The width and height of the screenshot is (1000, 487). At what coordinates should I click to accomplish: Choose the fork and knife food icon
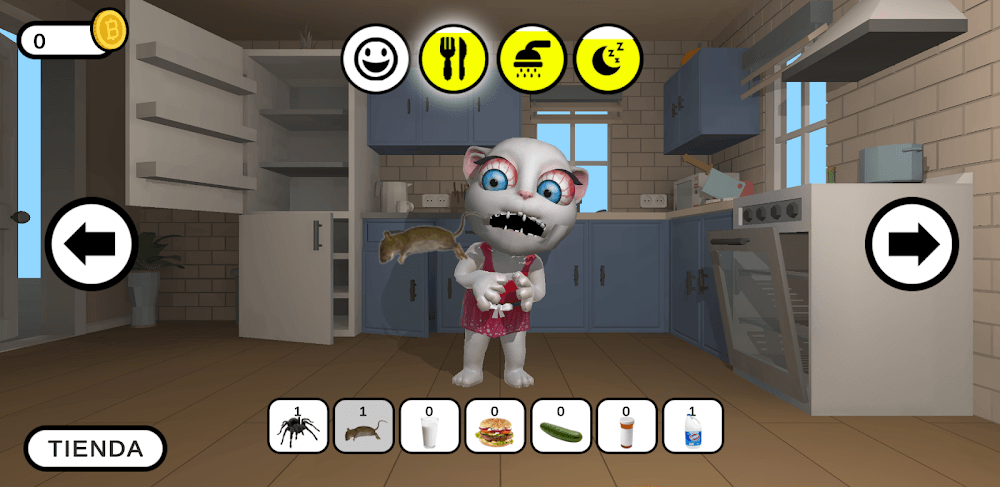[453, 59]
